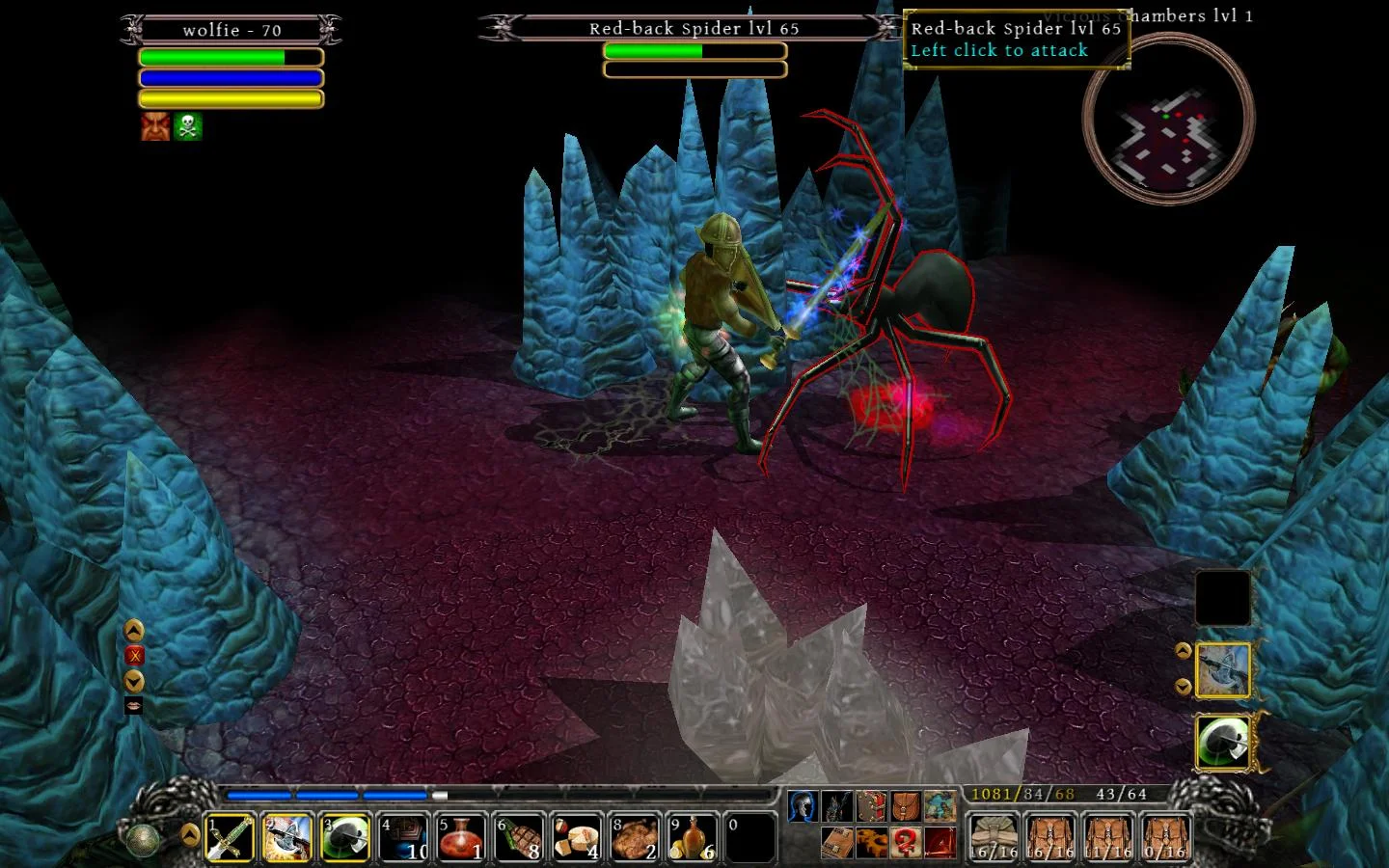Toggle the lips chat icon
The height and width of the screenshot is (868, 1389).
[x=135, y=707]
